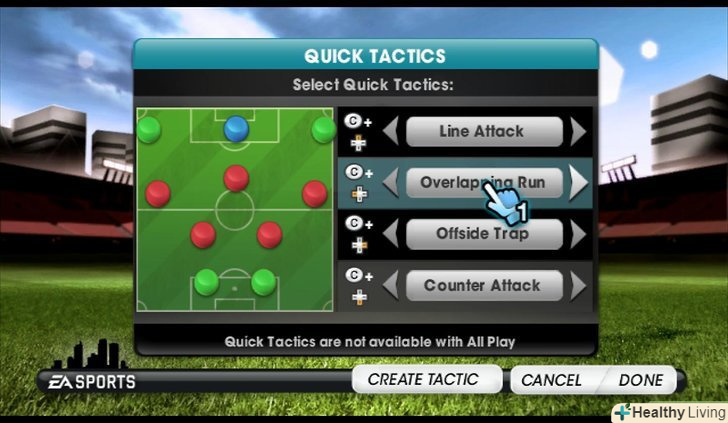
Task: Click right arrow beside Overlapping Run
Action: (x=577, y=182)
